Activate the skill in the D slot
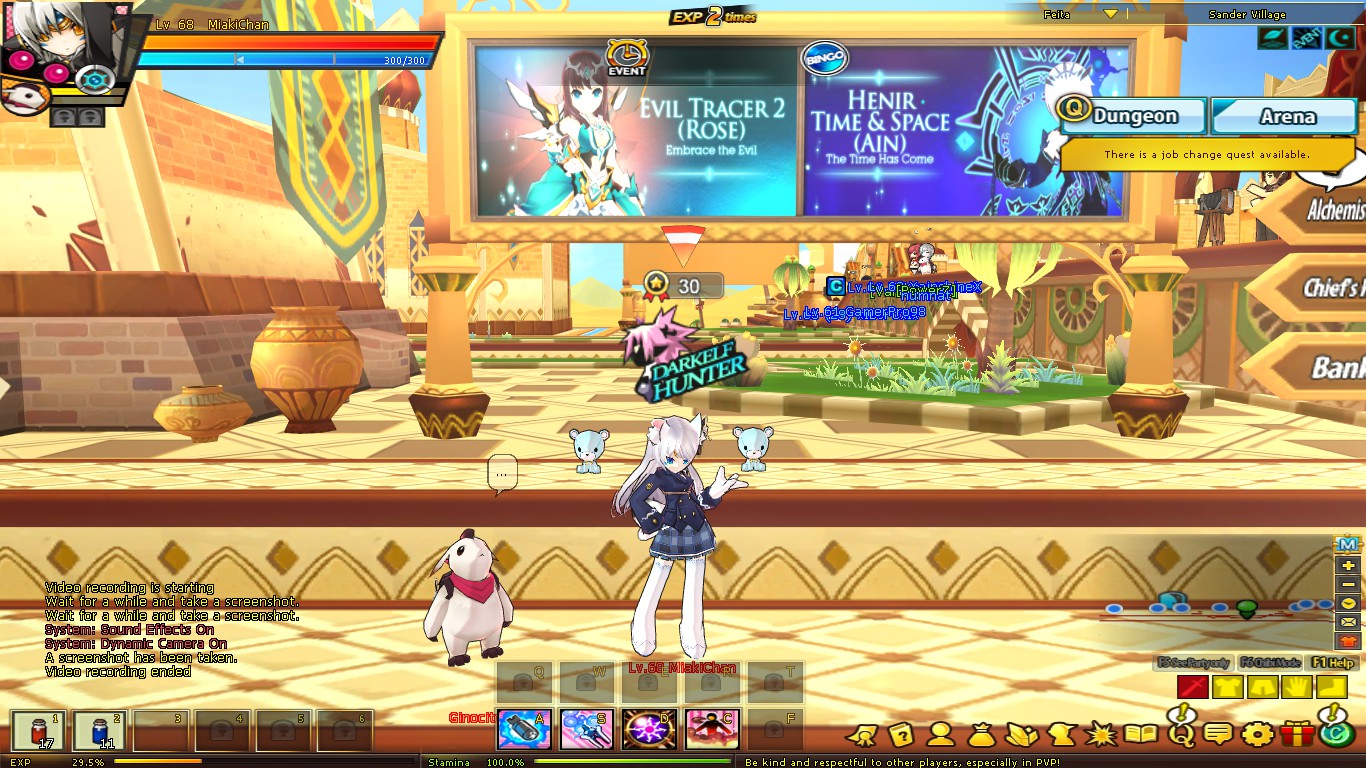The height and width of the screenshot is (768, 1366). pos(647,729)
